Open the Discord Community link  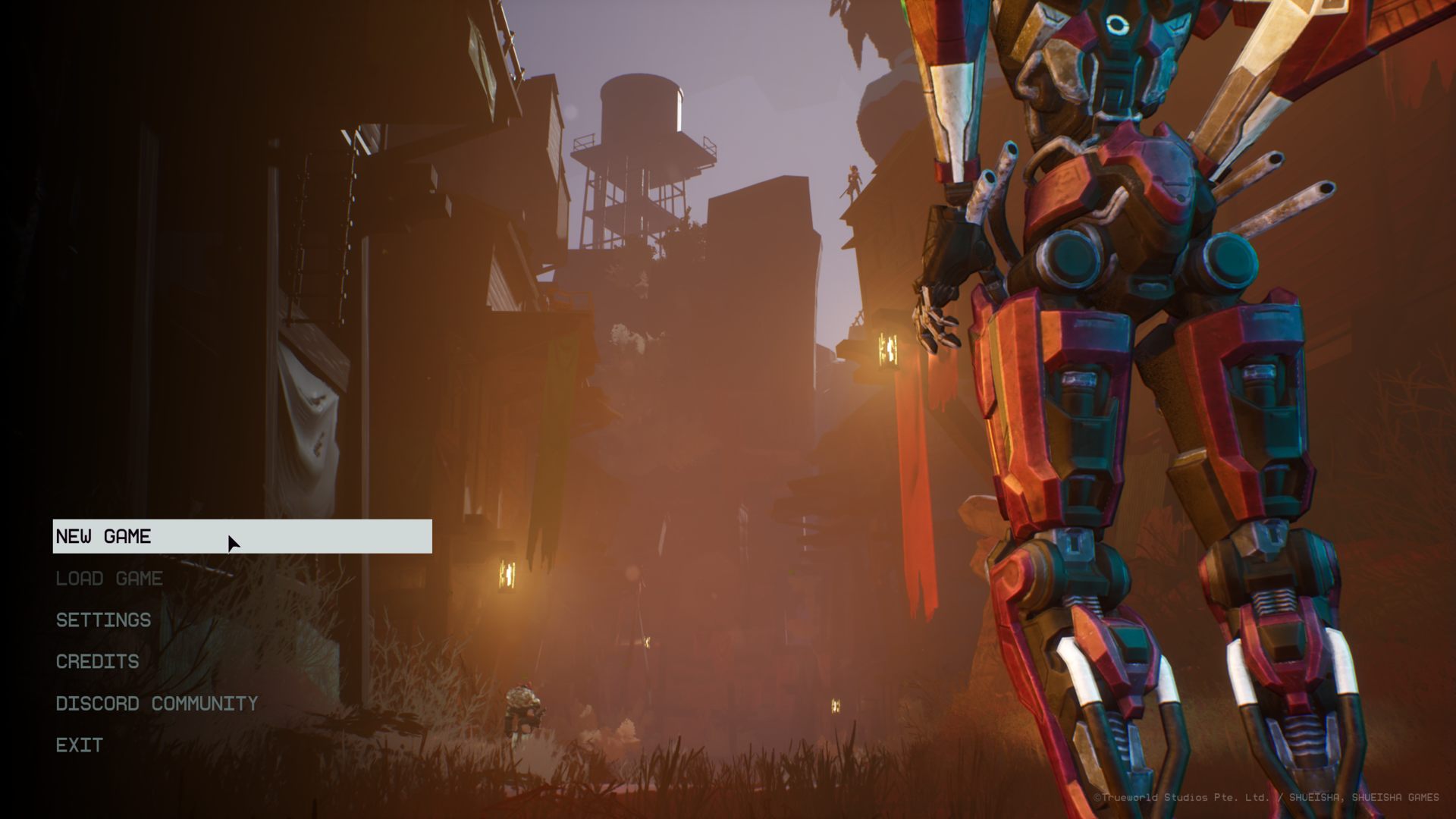157,704
